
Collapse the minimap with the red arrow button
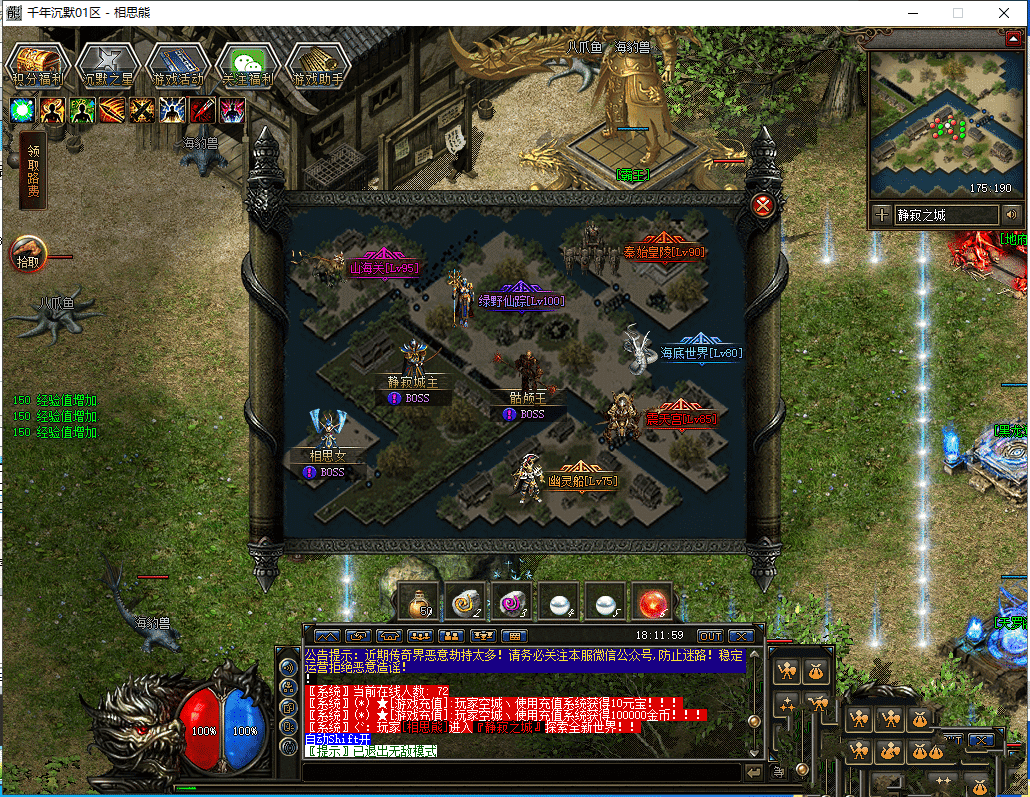pos(1011,38)
